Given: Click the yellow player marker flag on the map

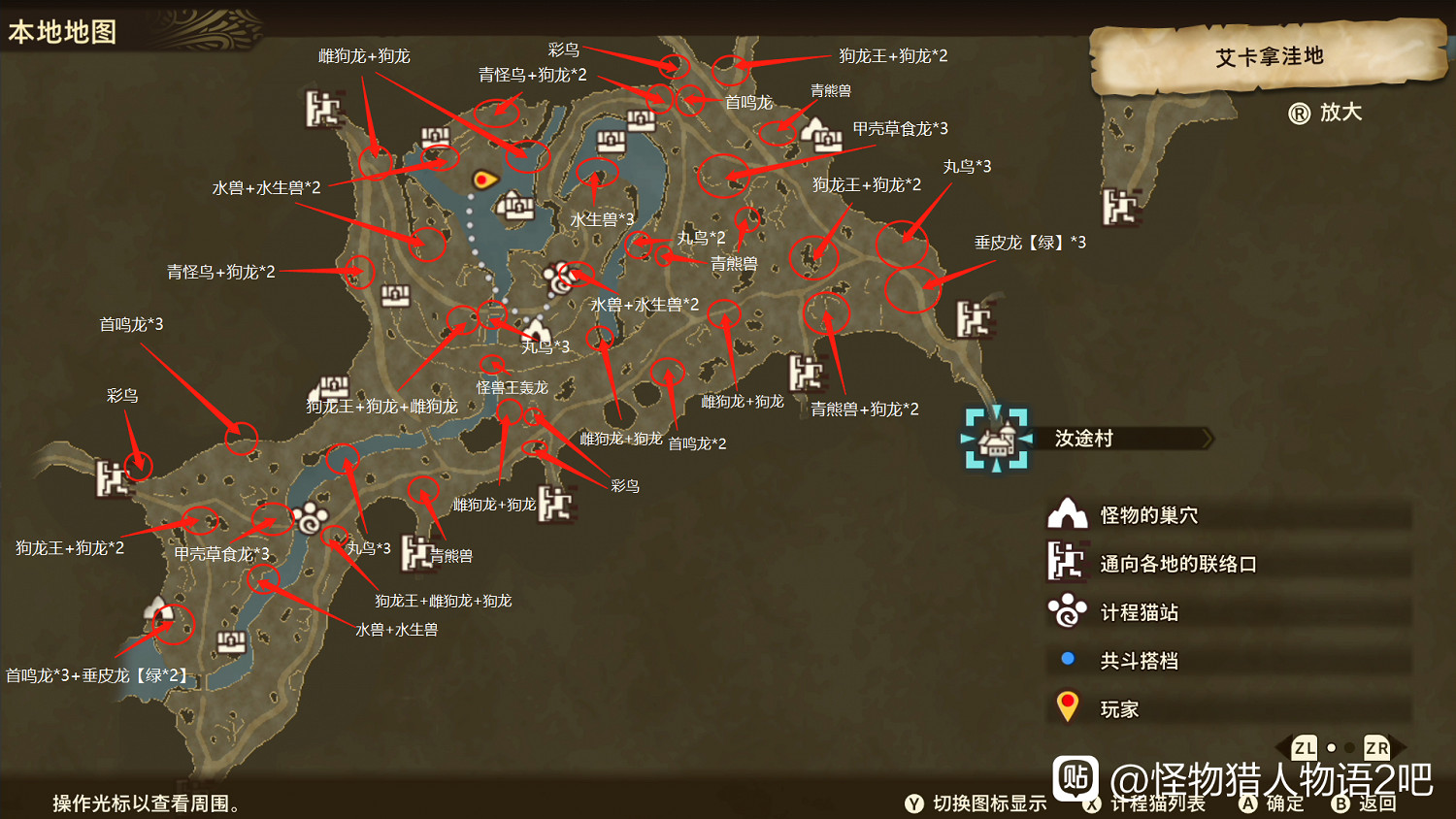Looking at the screenshot, I should pyautogui.click(x=482, y=178).
